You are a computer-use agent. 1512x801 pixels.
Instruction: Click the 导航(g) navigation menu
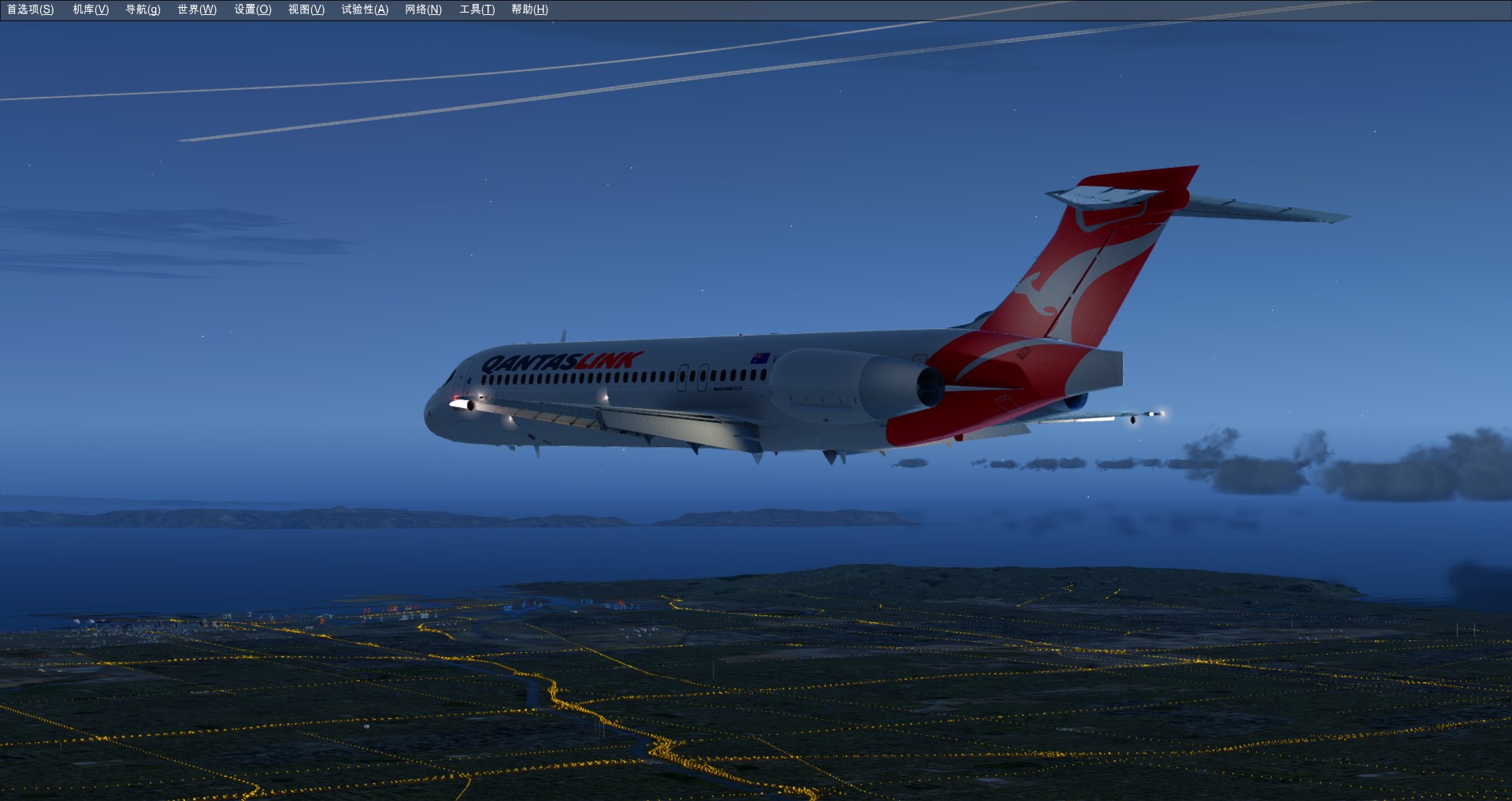click(x=143, y=9)
